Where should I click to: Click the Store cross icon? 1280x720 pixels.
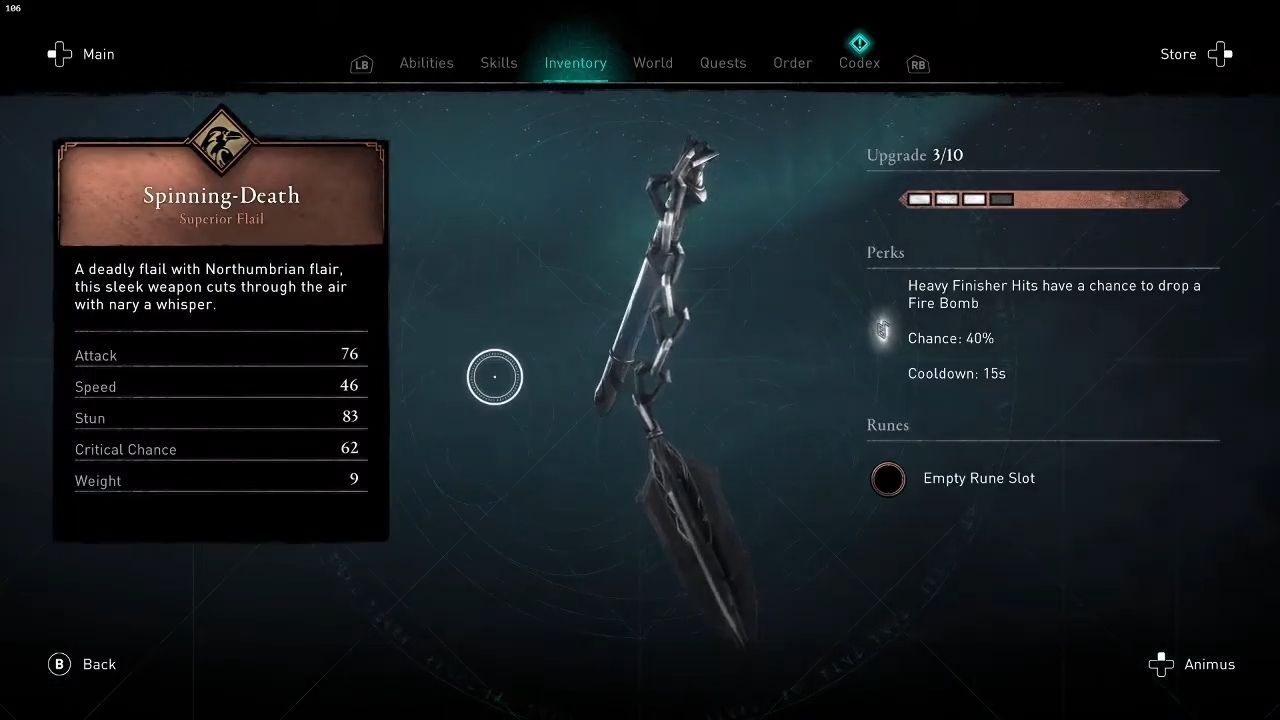pos(1220,54)
